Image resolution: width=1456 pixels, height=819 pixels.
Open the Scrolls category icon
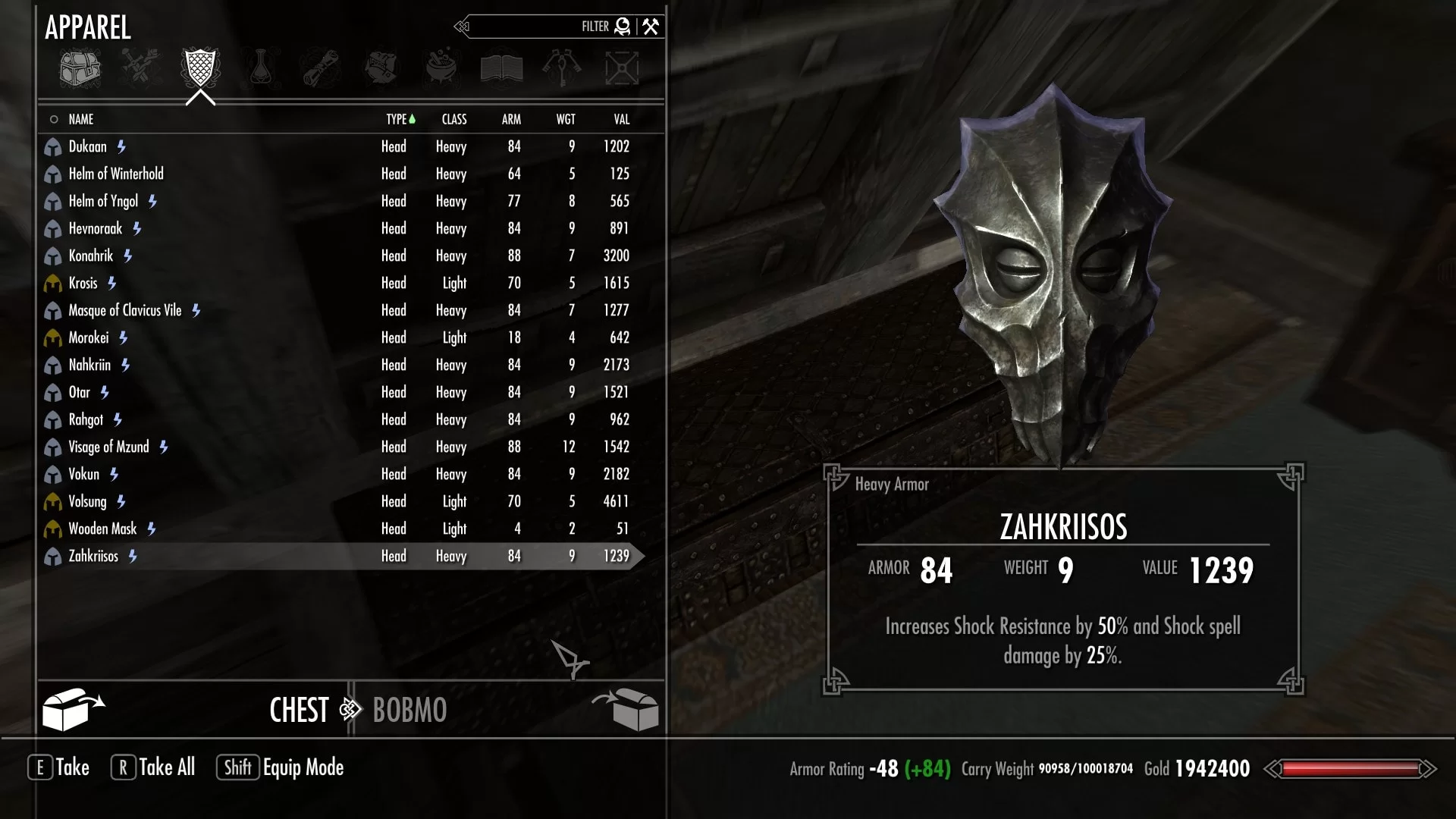(320, 67)
